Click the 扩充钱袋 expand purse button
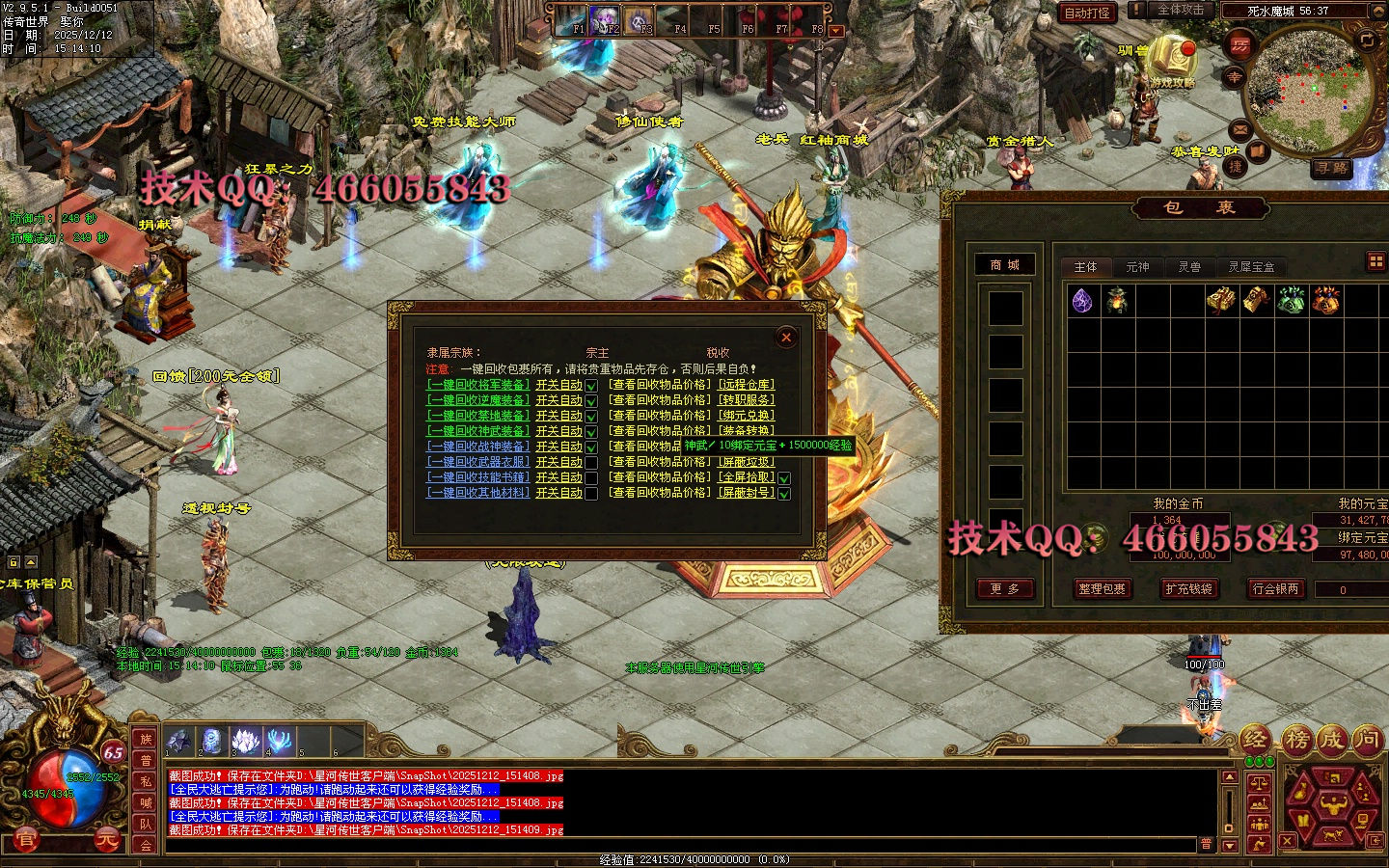The height and width of the screenshot is (868, 1389). 1188,589
